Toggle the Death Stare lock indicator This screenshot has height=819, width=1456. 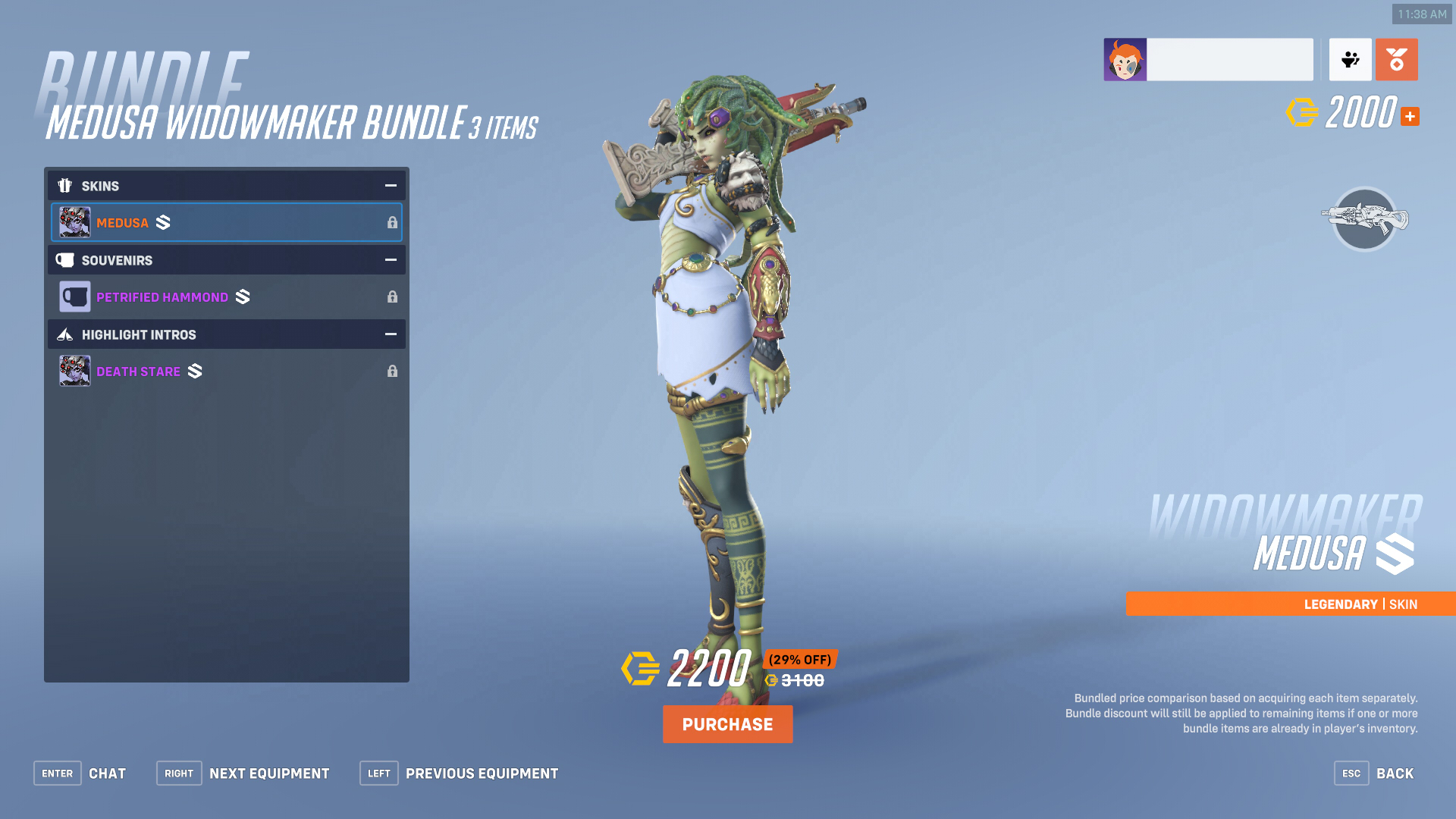[392, 371]
